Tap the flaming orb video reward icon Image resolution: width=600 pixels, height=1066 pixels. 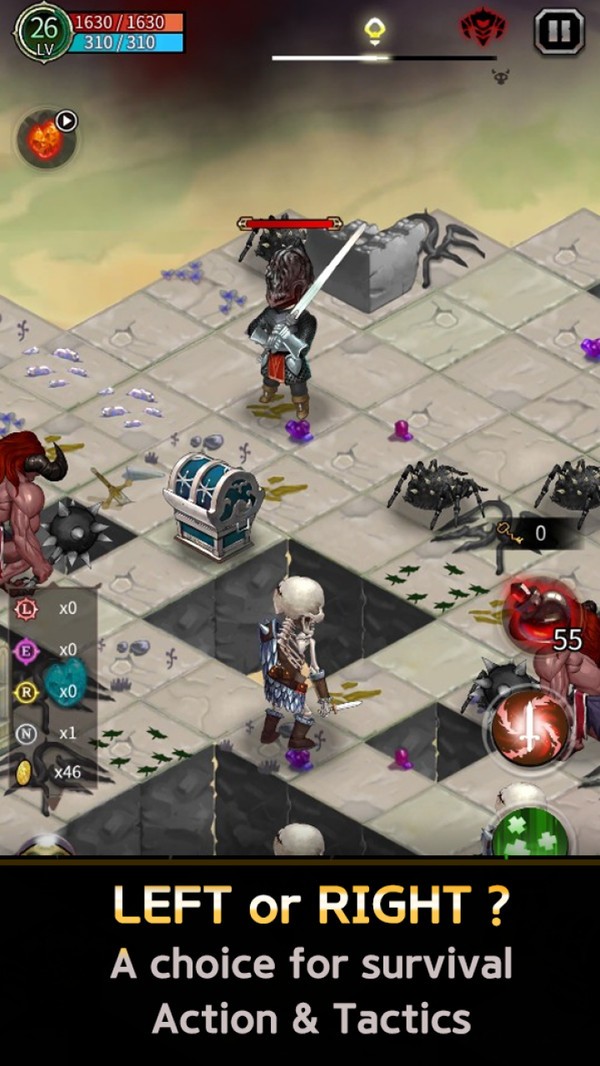click(x=46, y=139)
